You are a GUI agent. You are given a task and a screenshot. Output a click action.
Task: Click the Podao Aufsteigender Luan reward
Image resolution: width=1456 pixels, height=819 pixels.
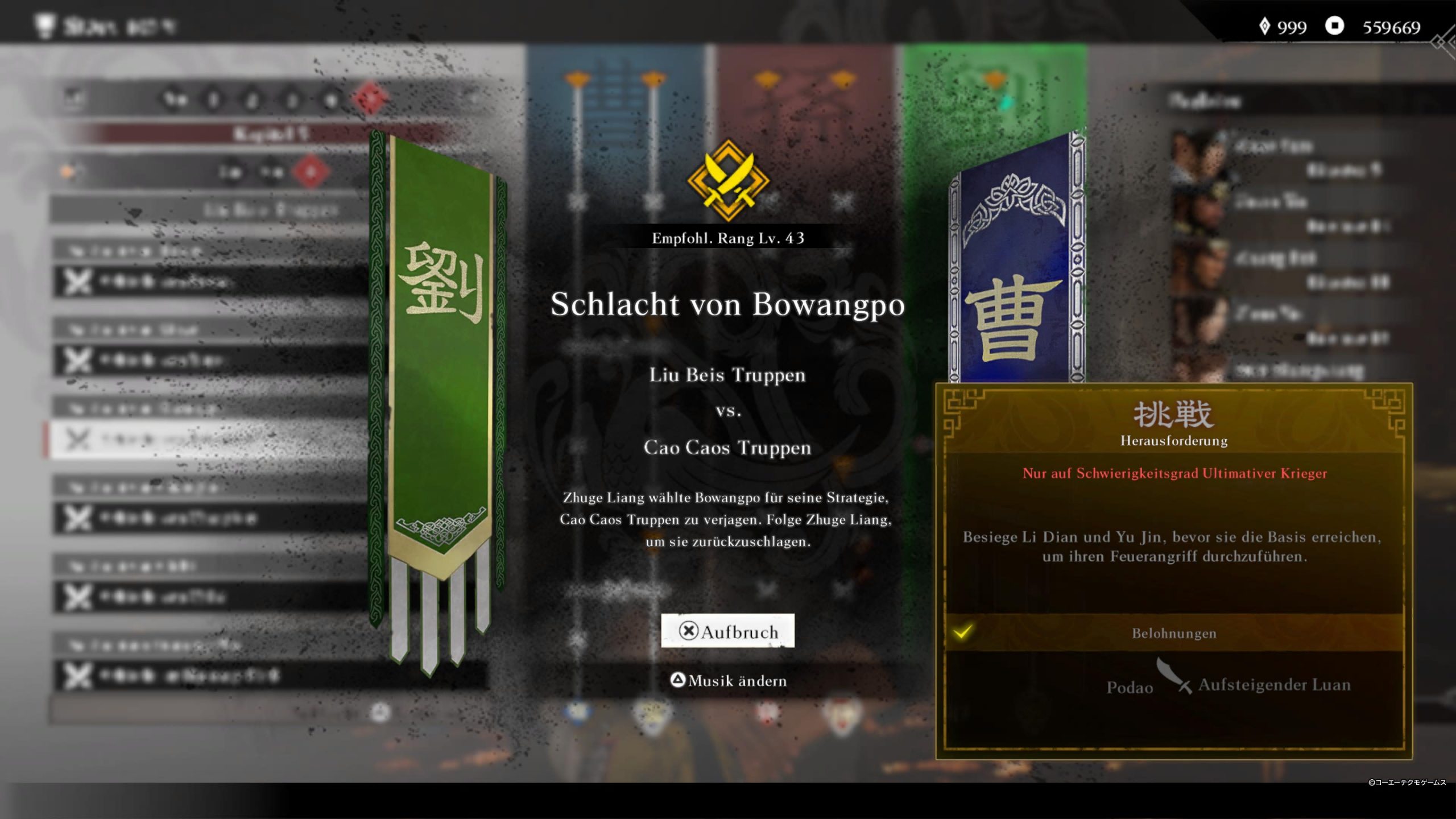tap(1228, 685)
